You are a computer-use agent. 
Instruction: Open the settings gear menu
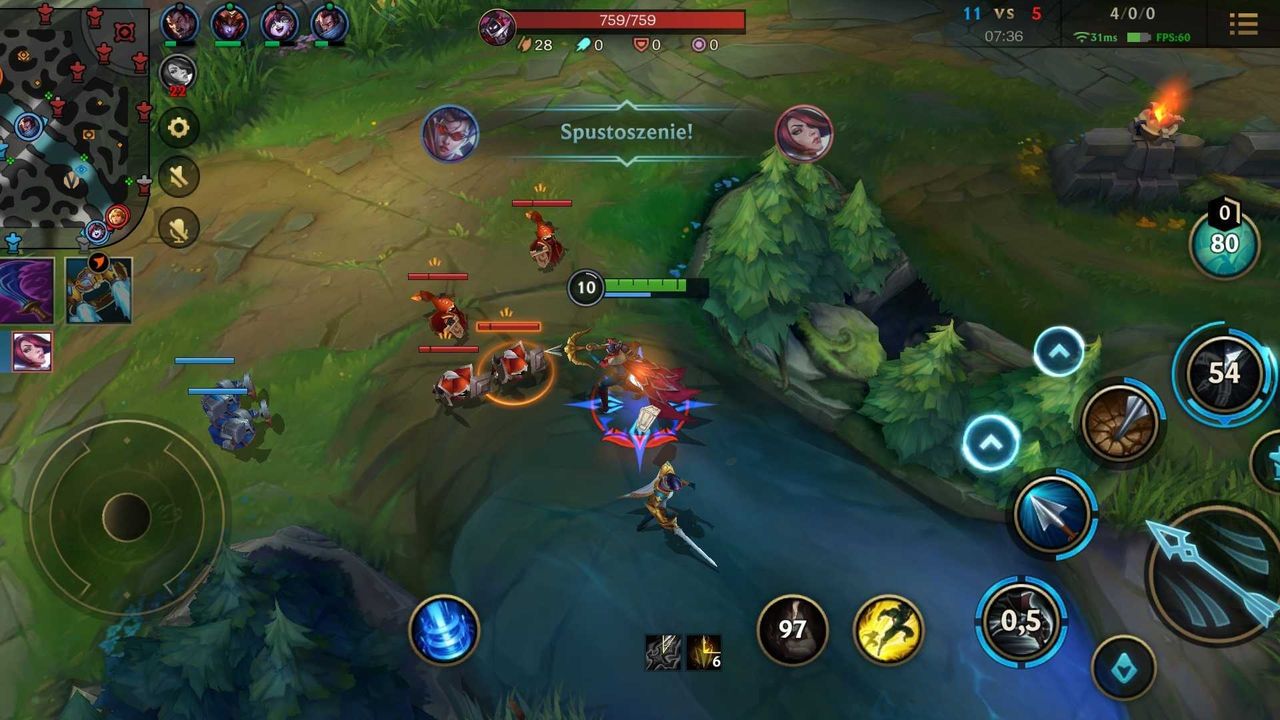180,128
